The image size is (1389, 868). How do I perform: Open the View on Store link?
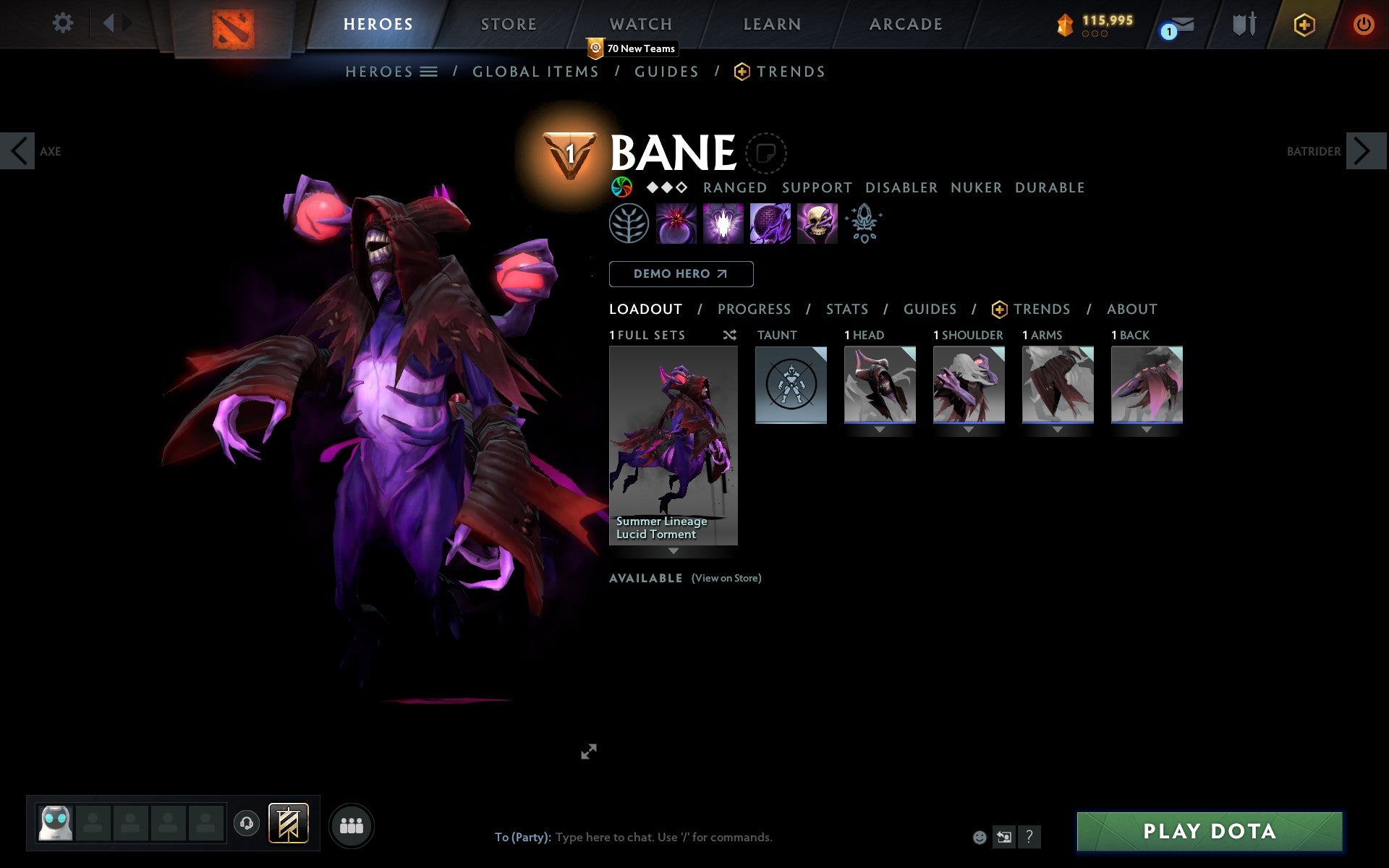pos(726,578)
